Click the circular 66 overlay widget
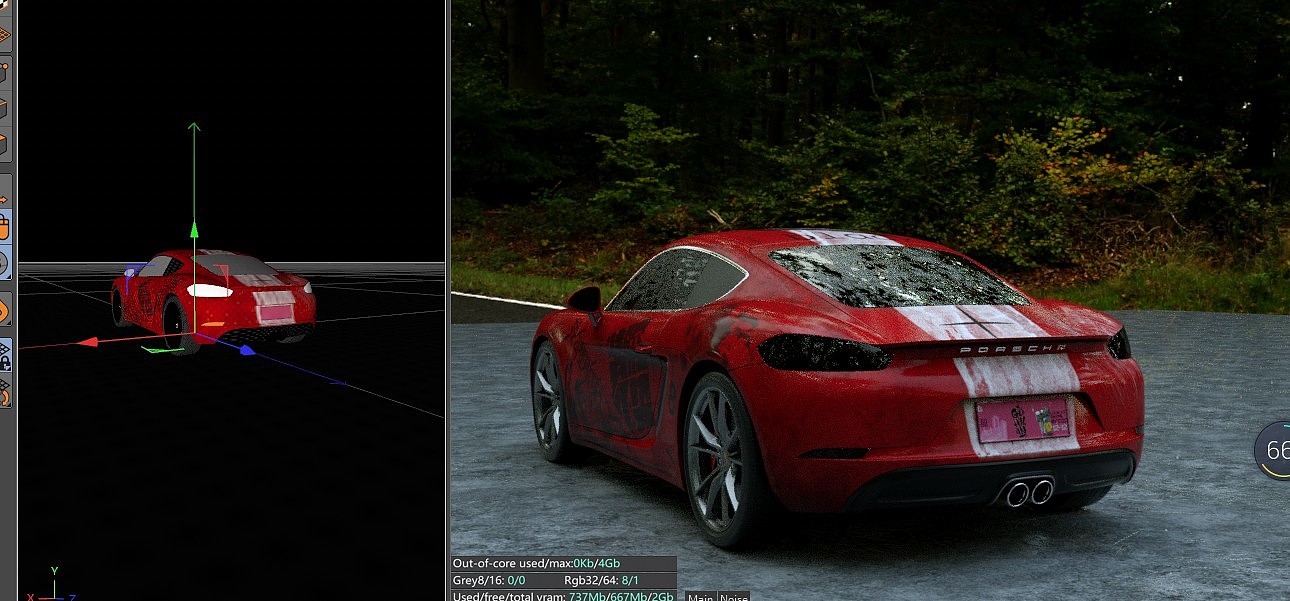Image resolution: width=1290 pixels, height=601 pixels. point(1275,450)
